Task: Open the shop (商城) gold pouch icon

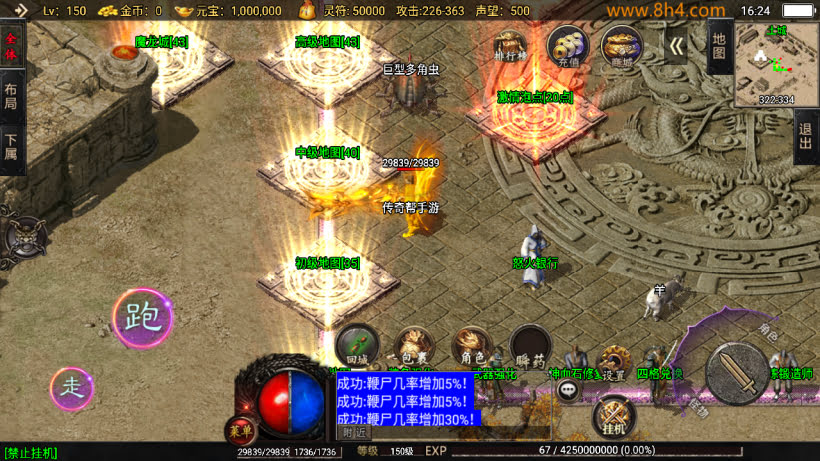Action: tap(621, 47)
